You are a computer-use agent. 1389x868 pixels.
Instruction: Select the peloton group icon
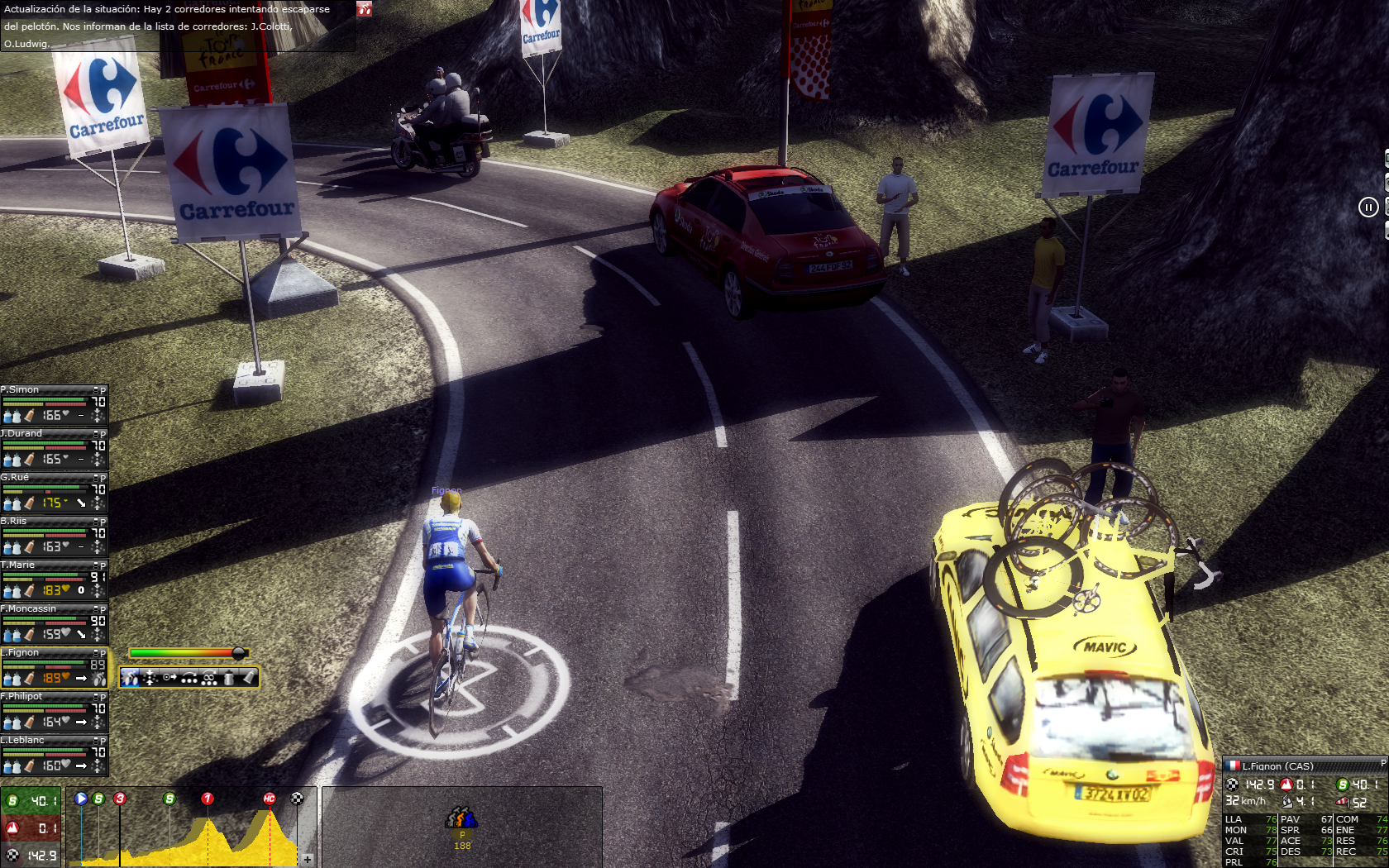pos(461,818)
